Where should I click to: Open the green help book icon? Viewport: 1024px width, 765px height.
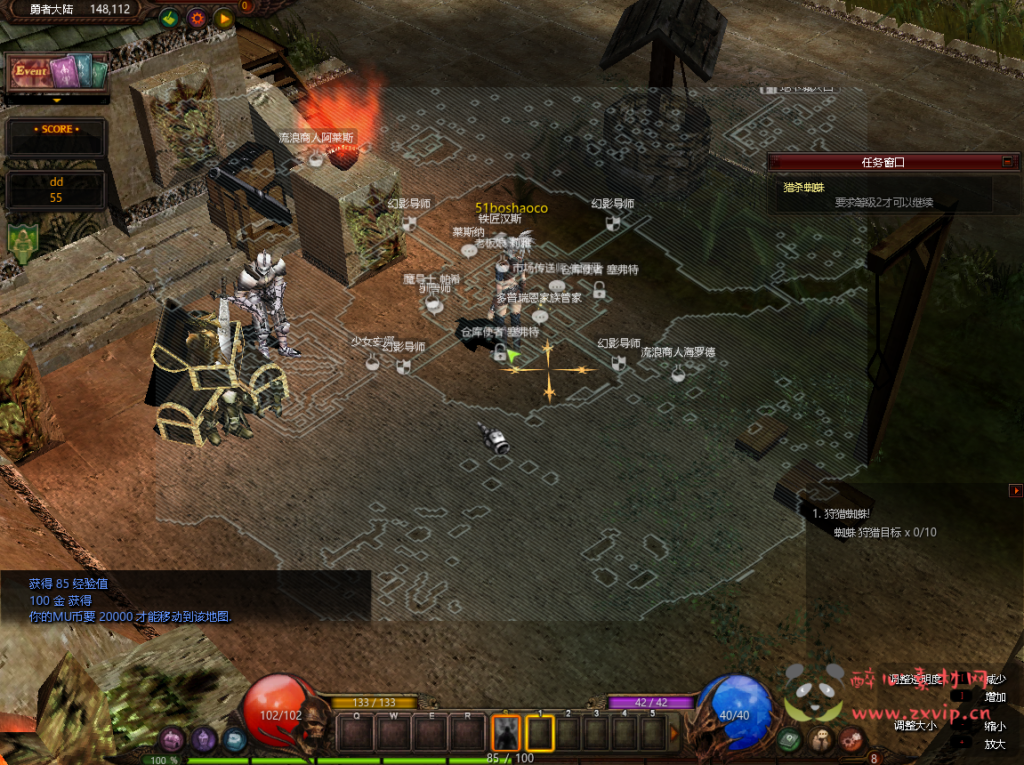pos(790,740)
